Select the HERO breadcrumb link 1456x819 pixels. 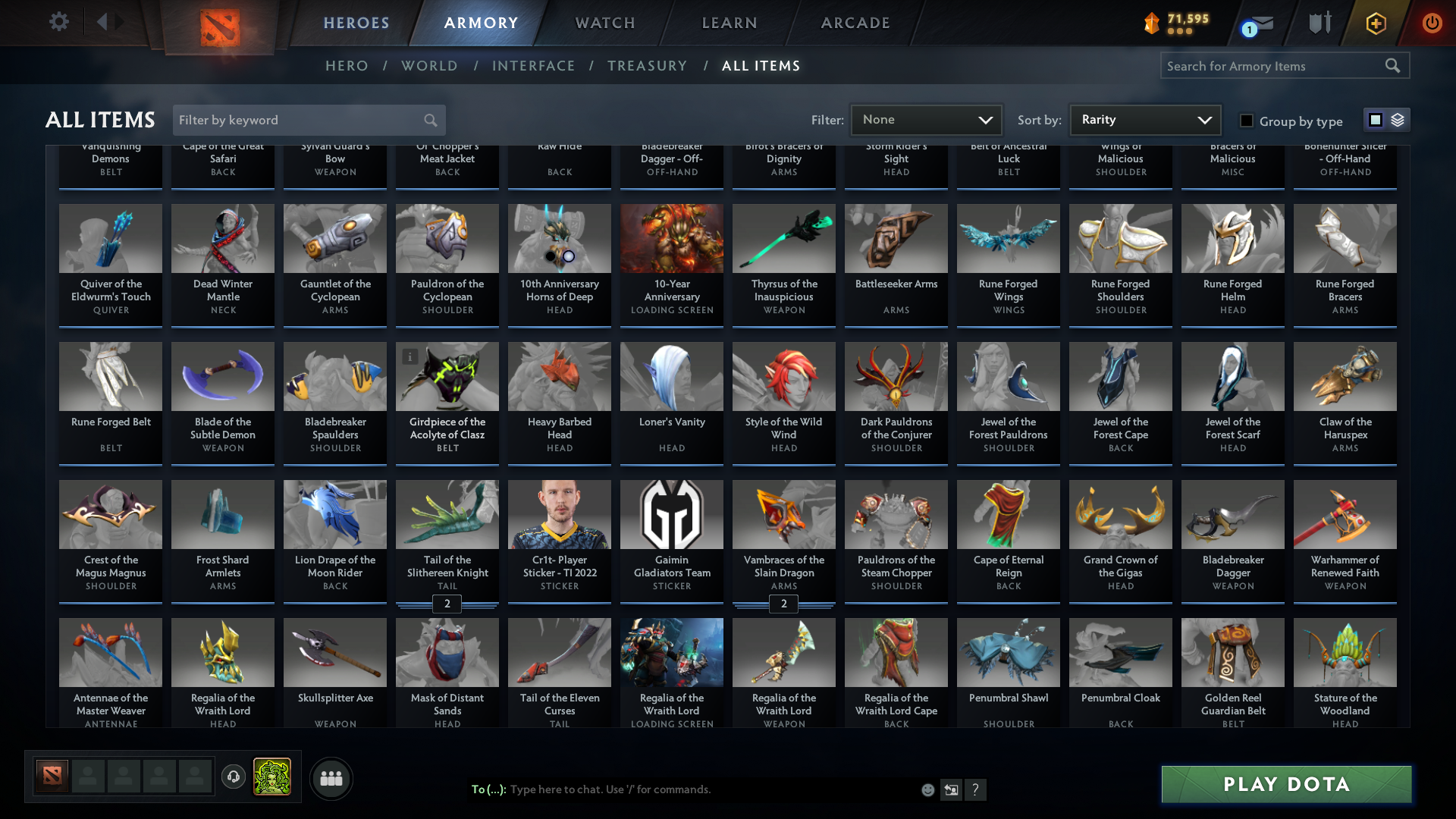coord(347,66)
